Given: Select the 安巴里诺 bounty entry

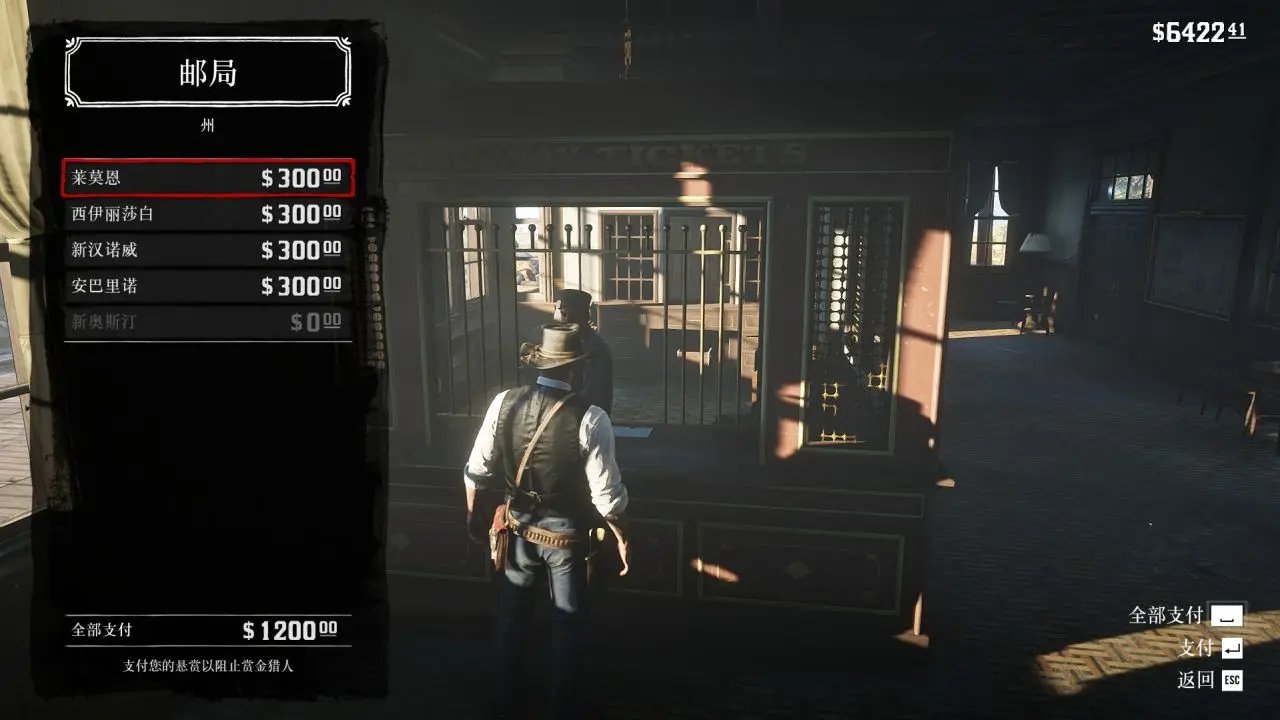Looking at the screenshot, I should (x=208, y=286).
